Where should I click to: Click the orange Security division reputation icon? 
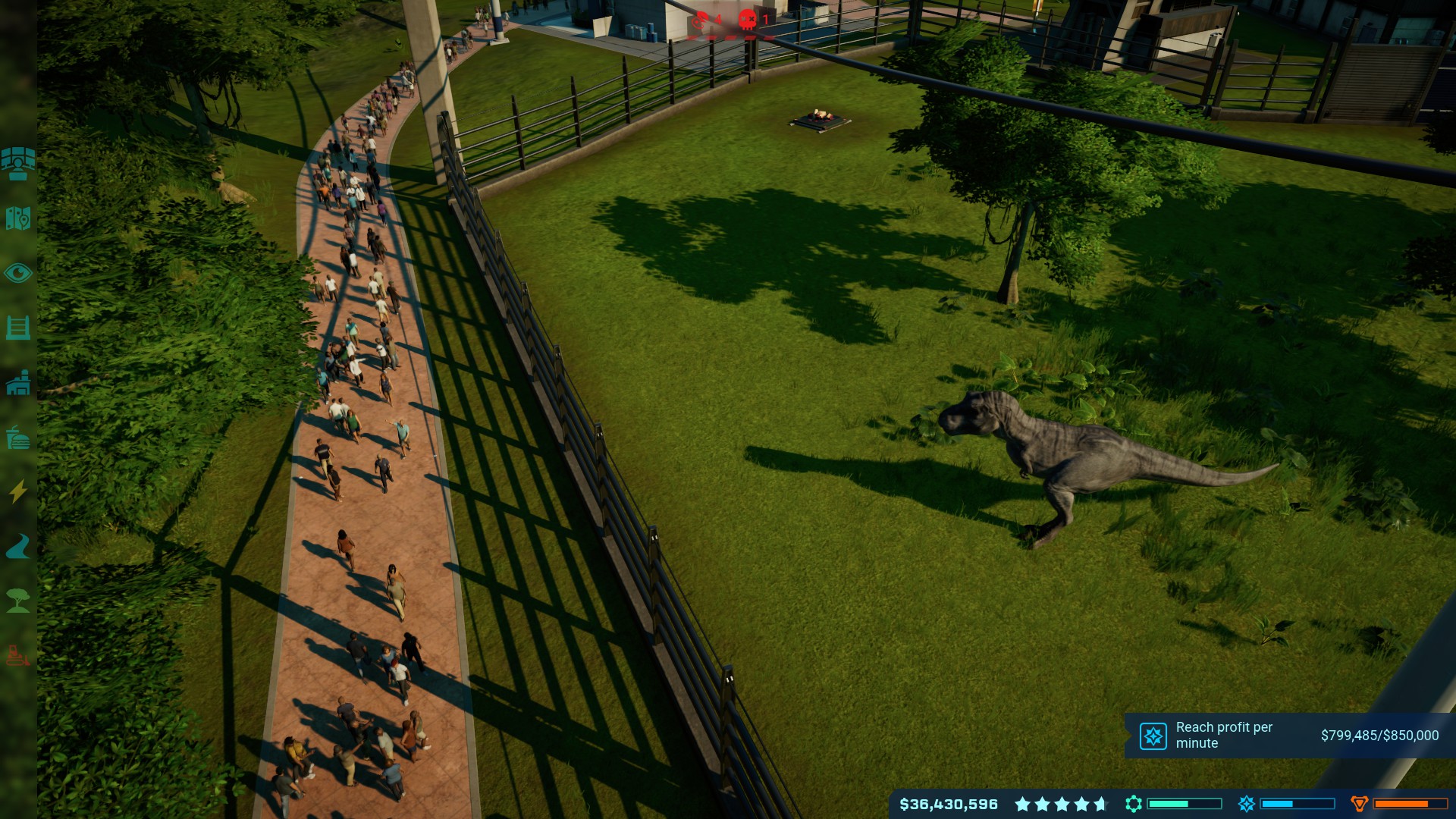click(1359, 804)
